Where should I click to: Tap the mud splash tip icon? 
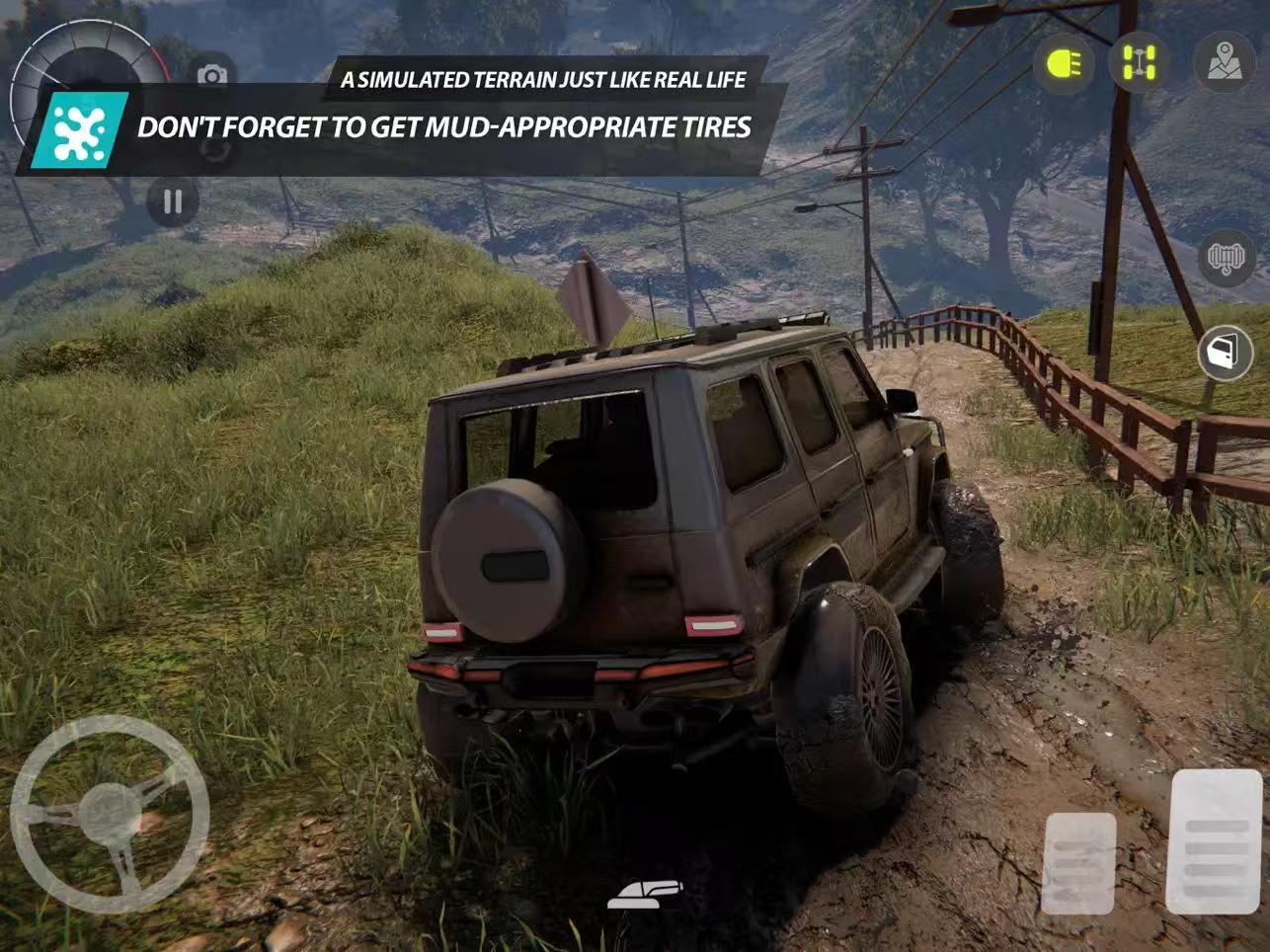[x=83, y=130]
